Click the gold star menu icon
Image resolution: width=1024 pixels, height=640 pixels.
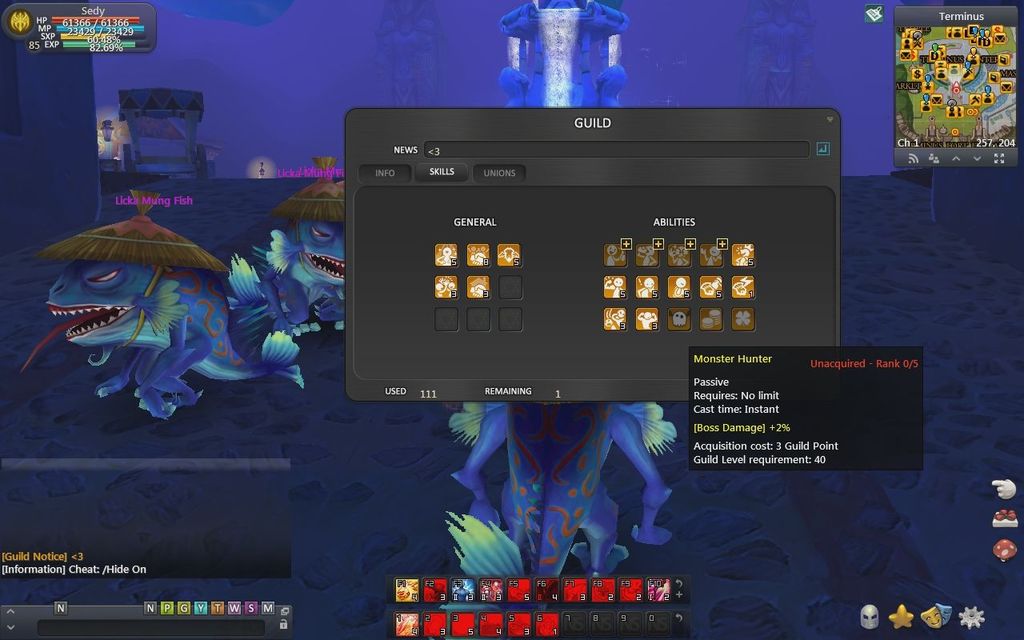click(x=901, y=617)
